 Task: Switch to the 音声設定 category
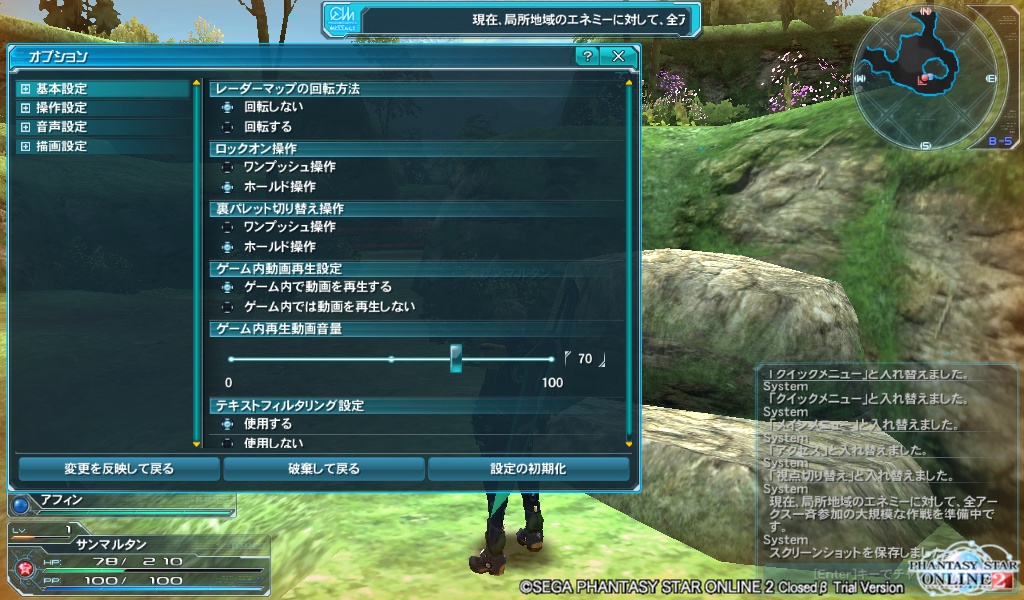click(x=61, y=127)
